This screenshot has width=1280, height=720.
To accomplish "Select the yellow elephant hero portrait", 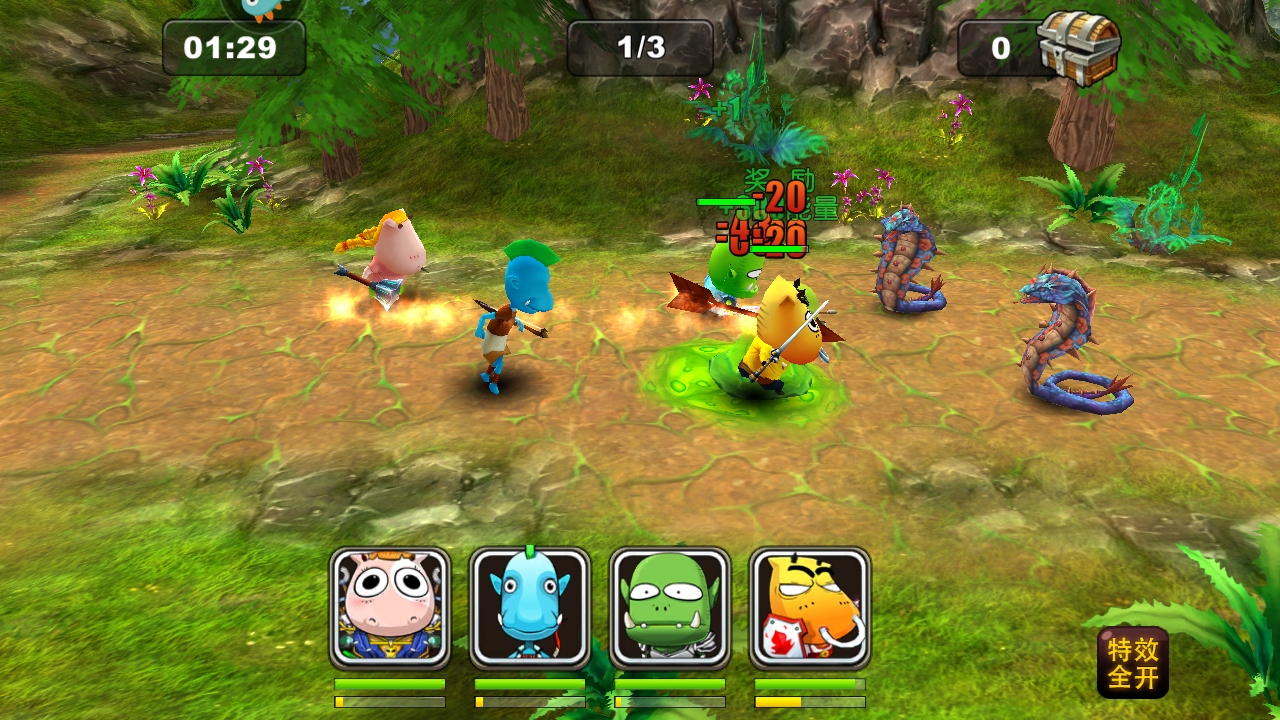I will 810,608.
